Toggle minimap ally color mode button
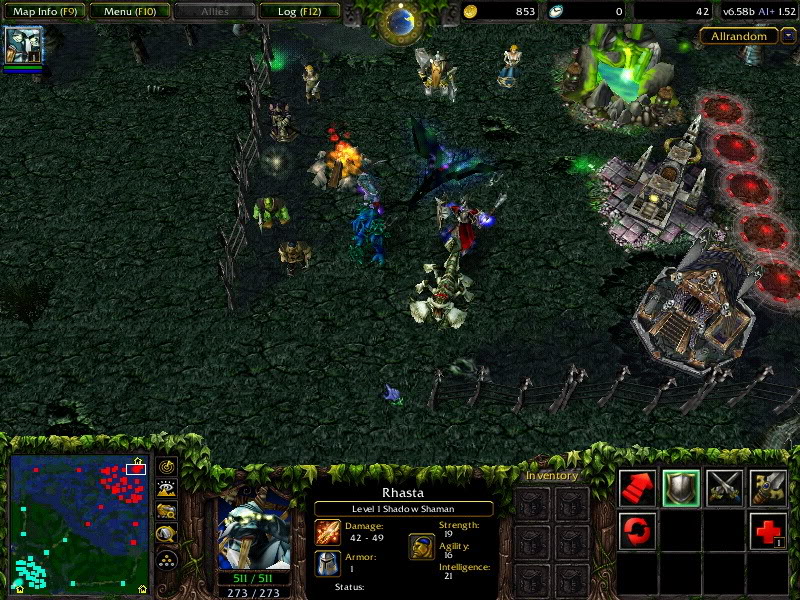800x600 pixels. (167, 512)
